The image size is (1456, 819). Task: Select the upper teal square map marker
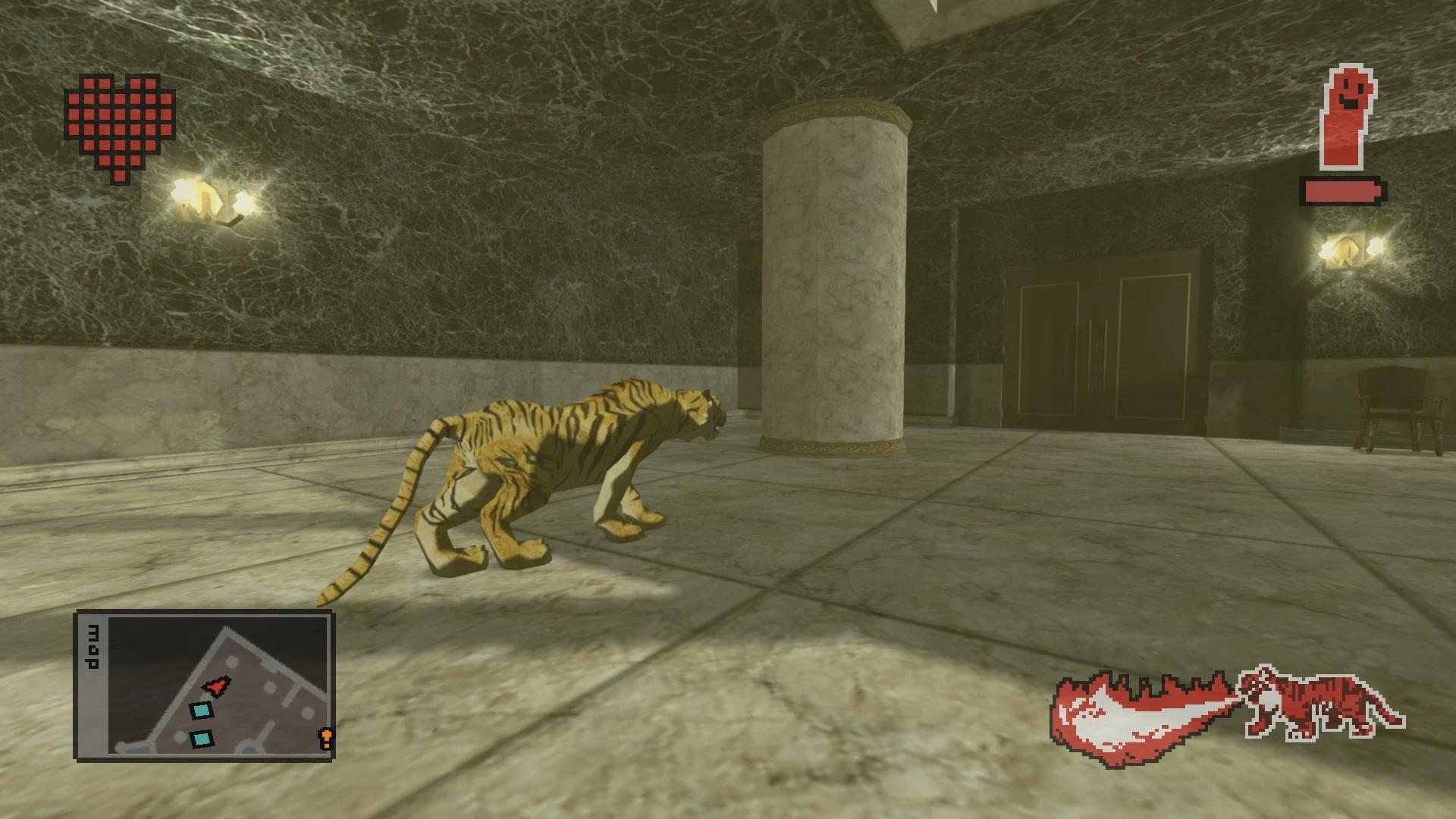pyautogui.click(x=201, y=711)
